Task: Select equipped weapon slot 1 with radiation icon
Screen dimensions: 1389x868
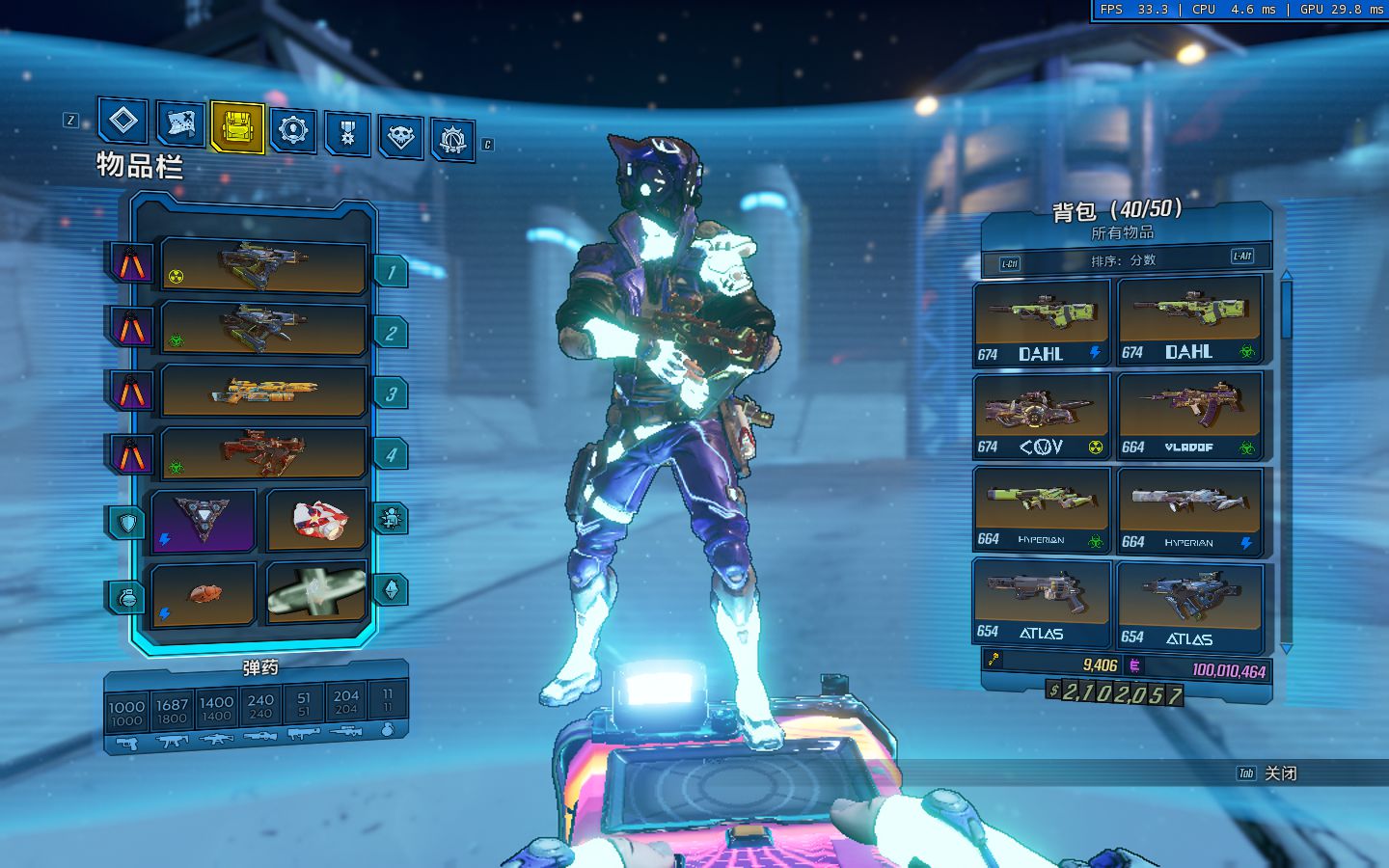Action: point(263,265)
